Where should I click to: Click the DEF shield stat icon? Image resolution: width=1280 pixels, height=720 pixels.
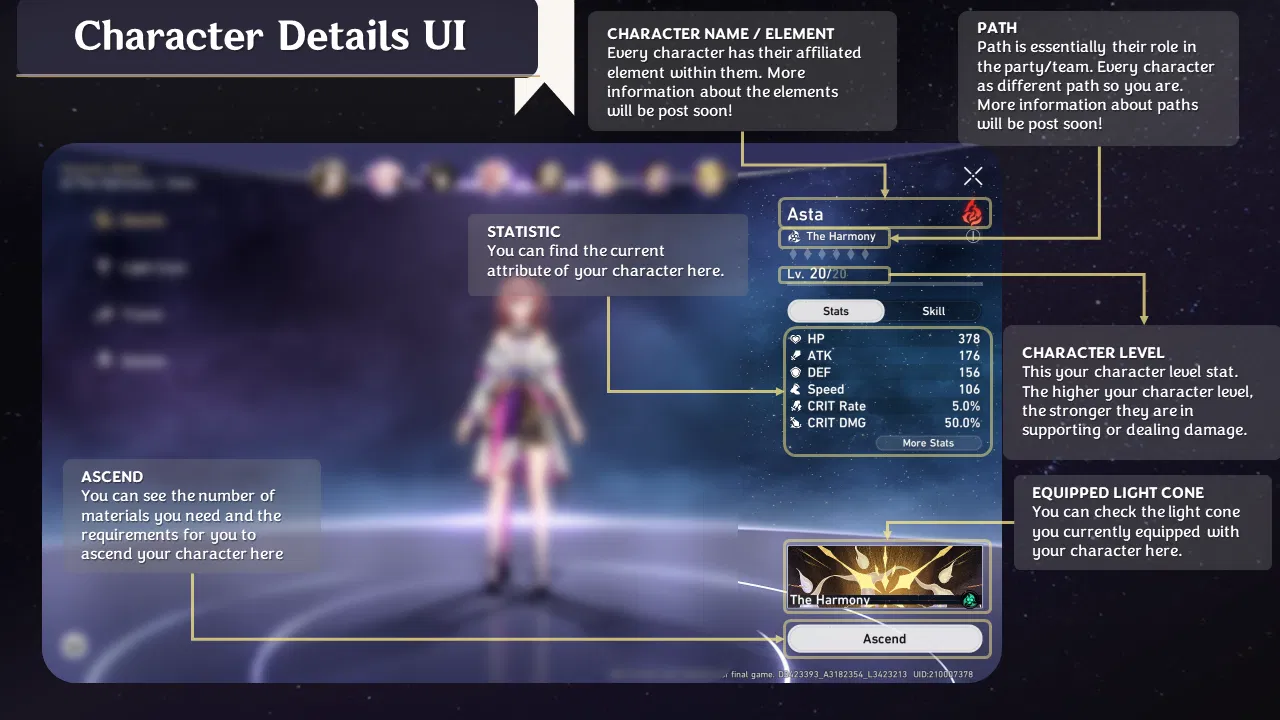[x=797, y=372]
